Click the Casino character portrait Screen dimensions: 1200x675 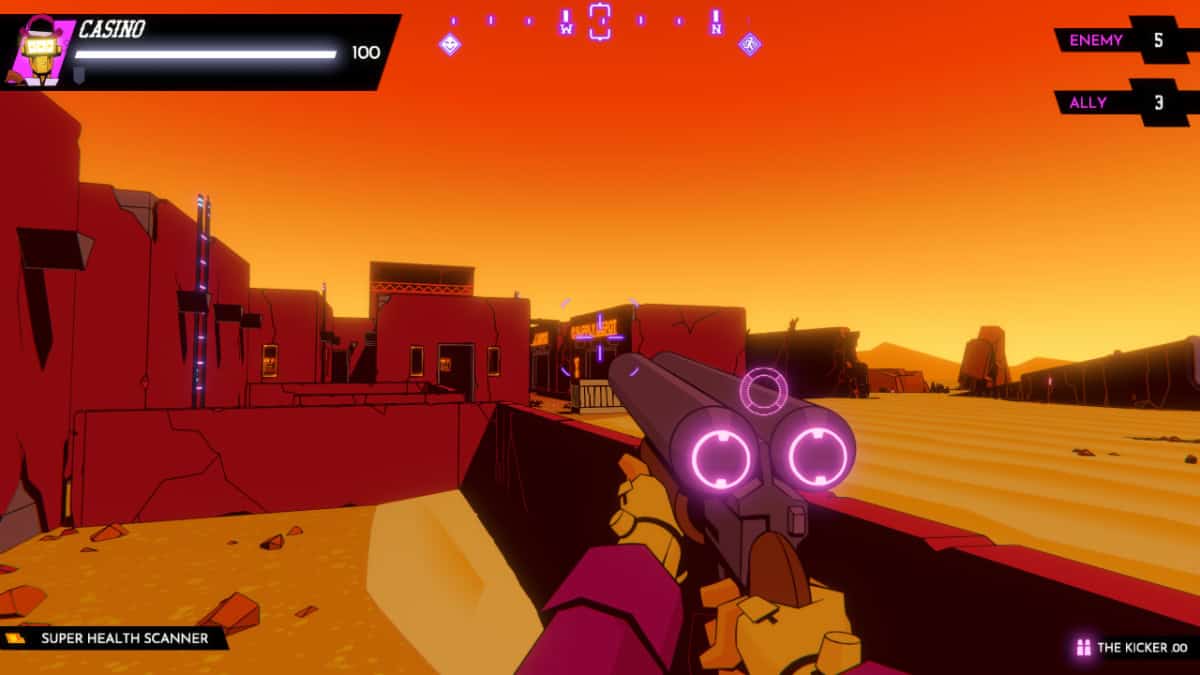(x=40, y=50)
